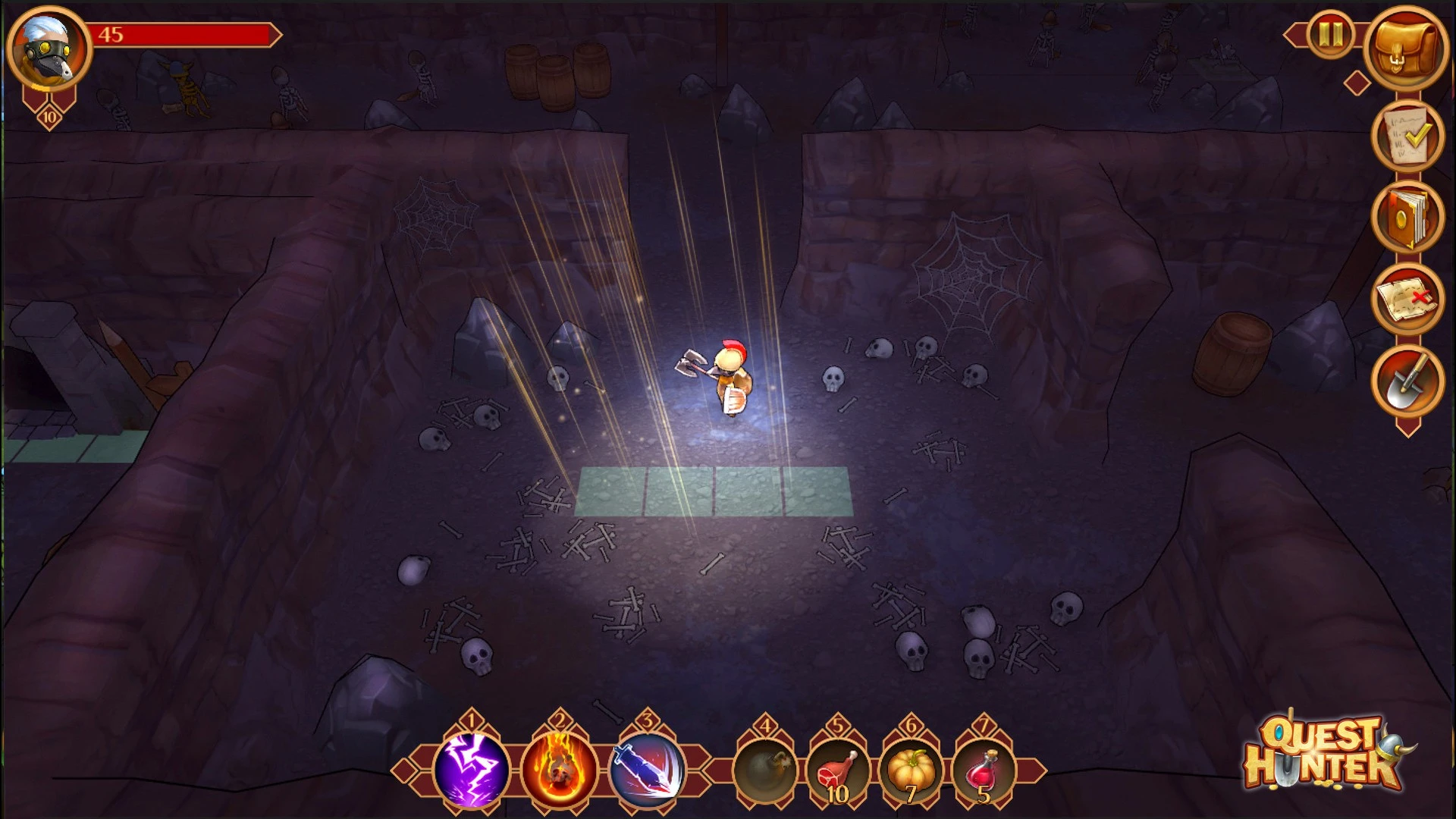Click the masked hero portrait

[x=49, y=49]
